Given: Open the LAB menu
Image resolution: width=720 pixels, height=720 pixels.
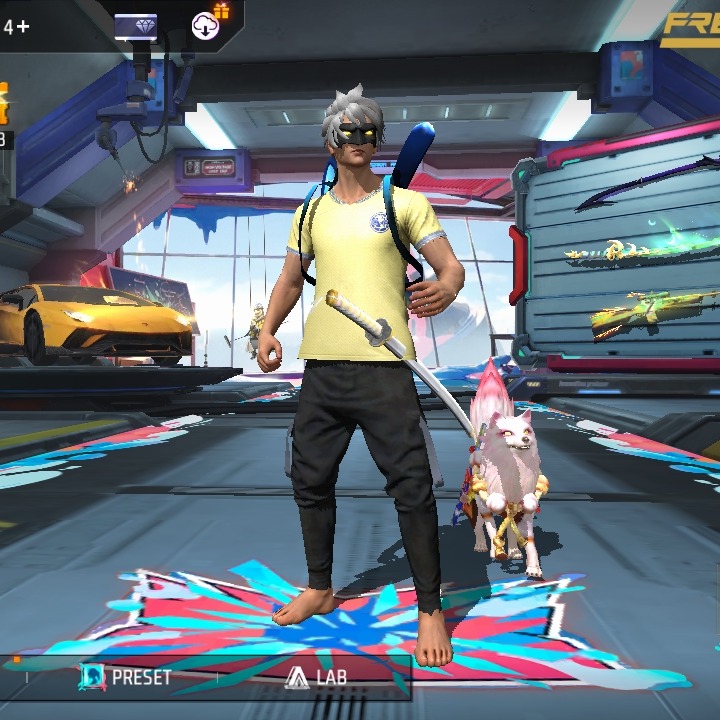Looking at the screenshot, I should 316,677.
